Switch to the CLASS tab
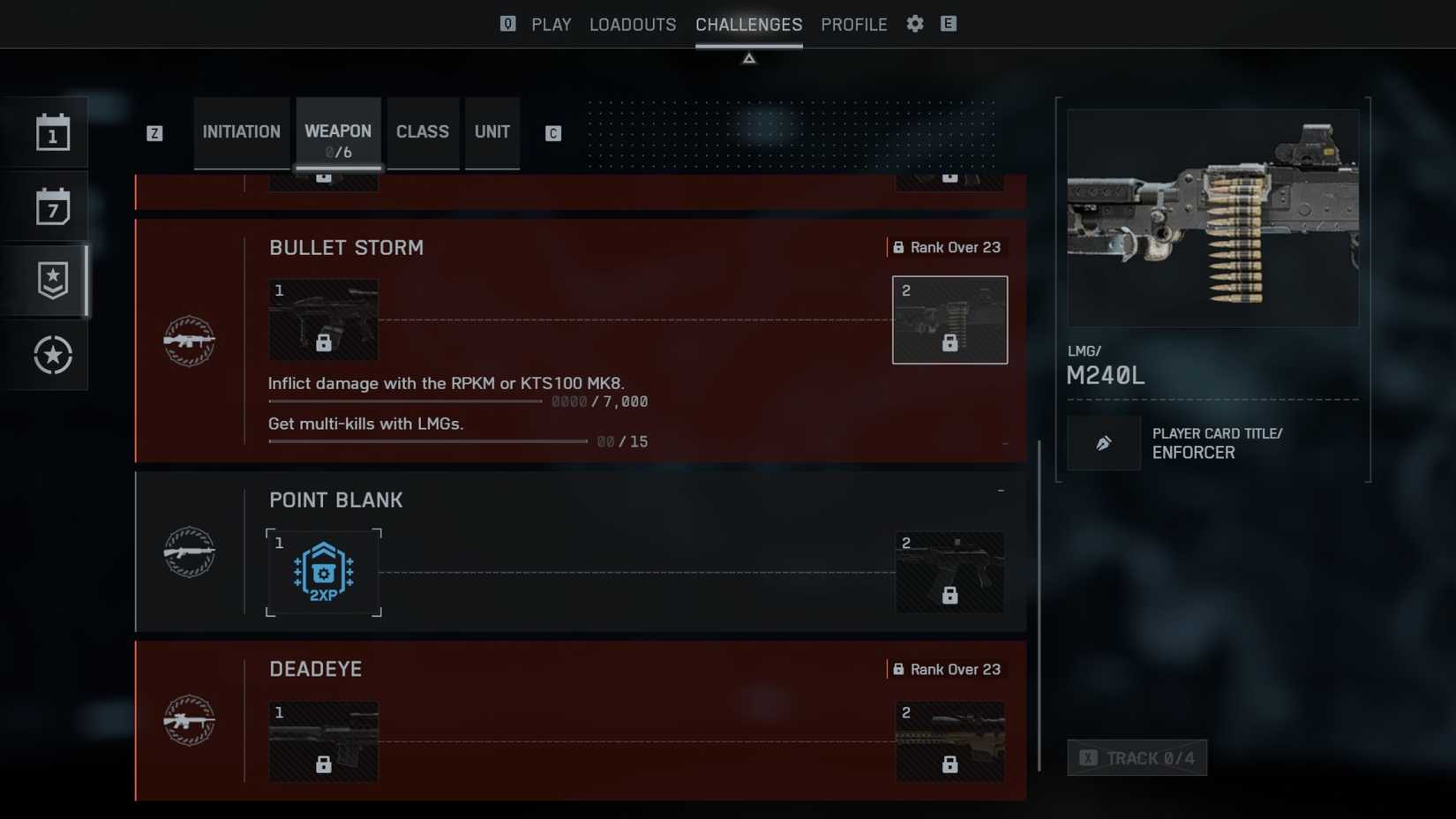 click(423, 131)
